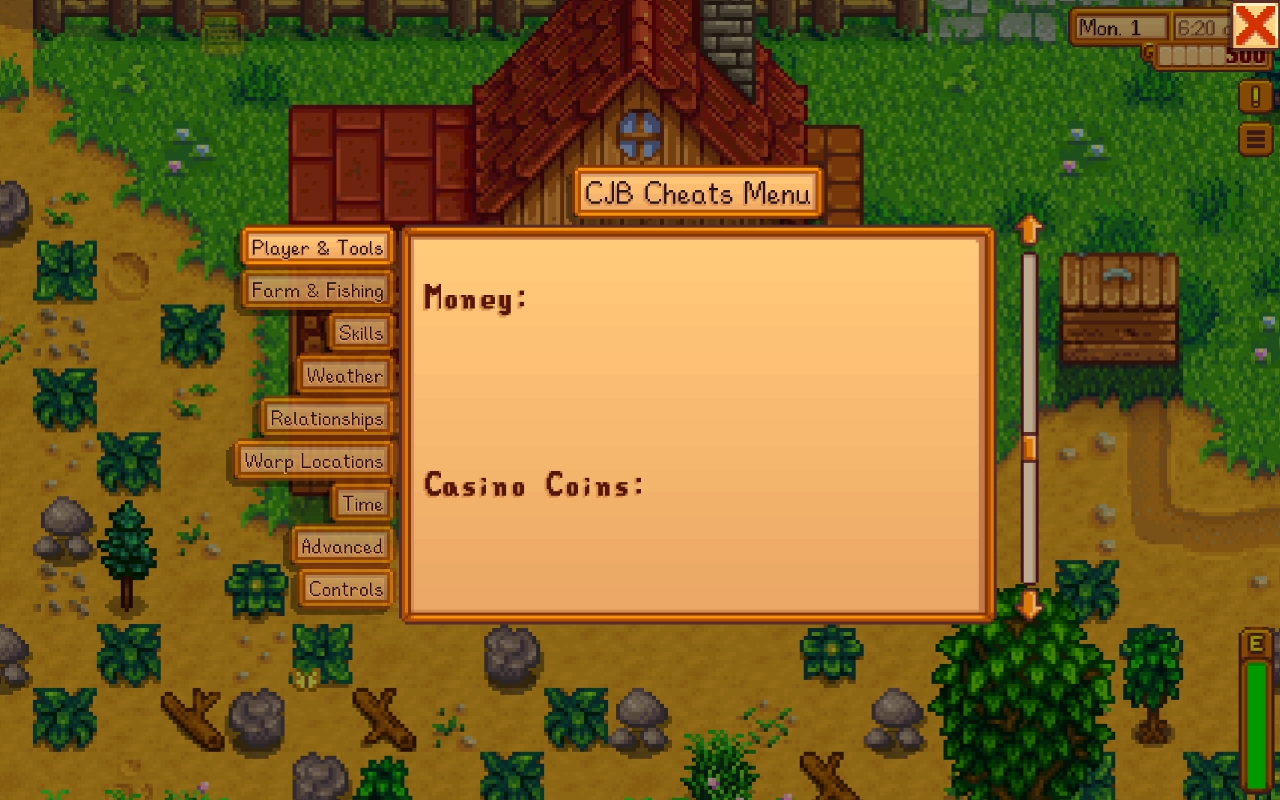Screen dimensions: 1280x800
Task: Click the Mon. 1 date display
Action: 1118,28
